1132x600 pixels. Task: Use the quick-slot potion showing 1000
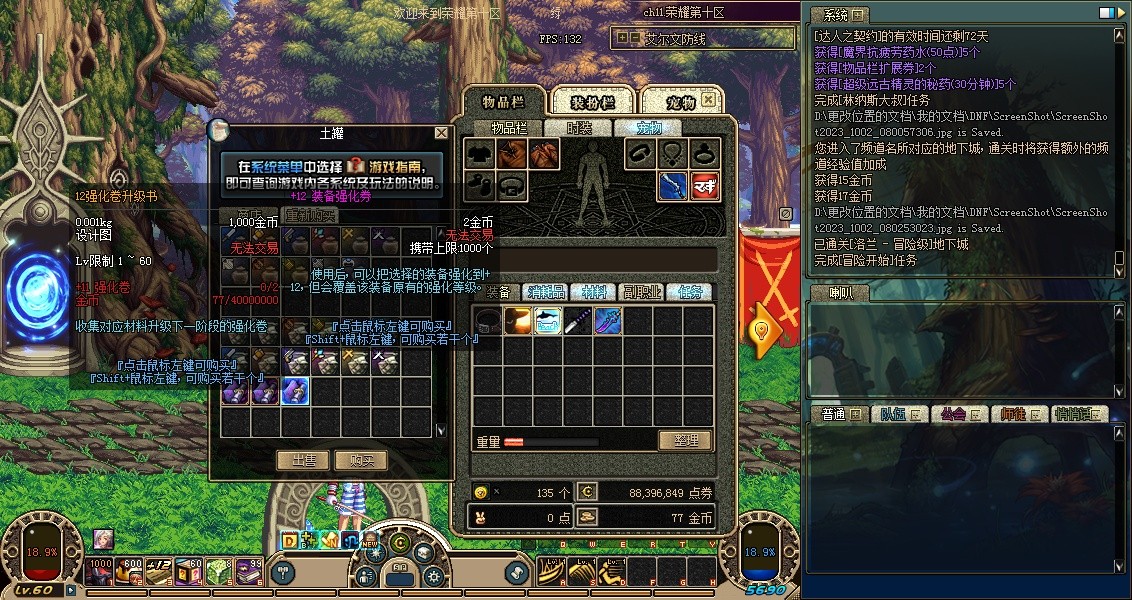[x=100, y=570]
